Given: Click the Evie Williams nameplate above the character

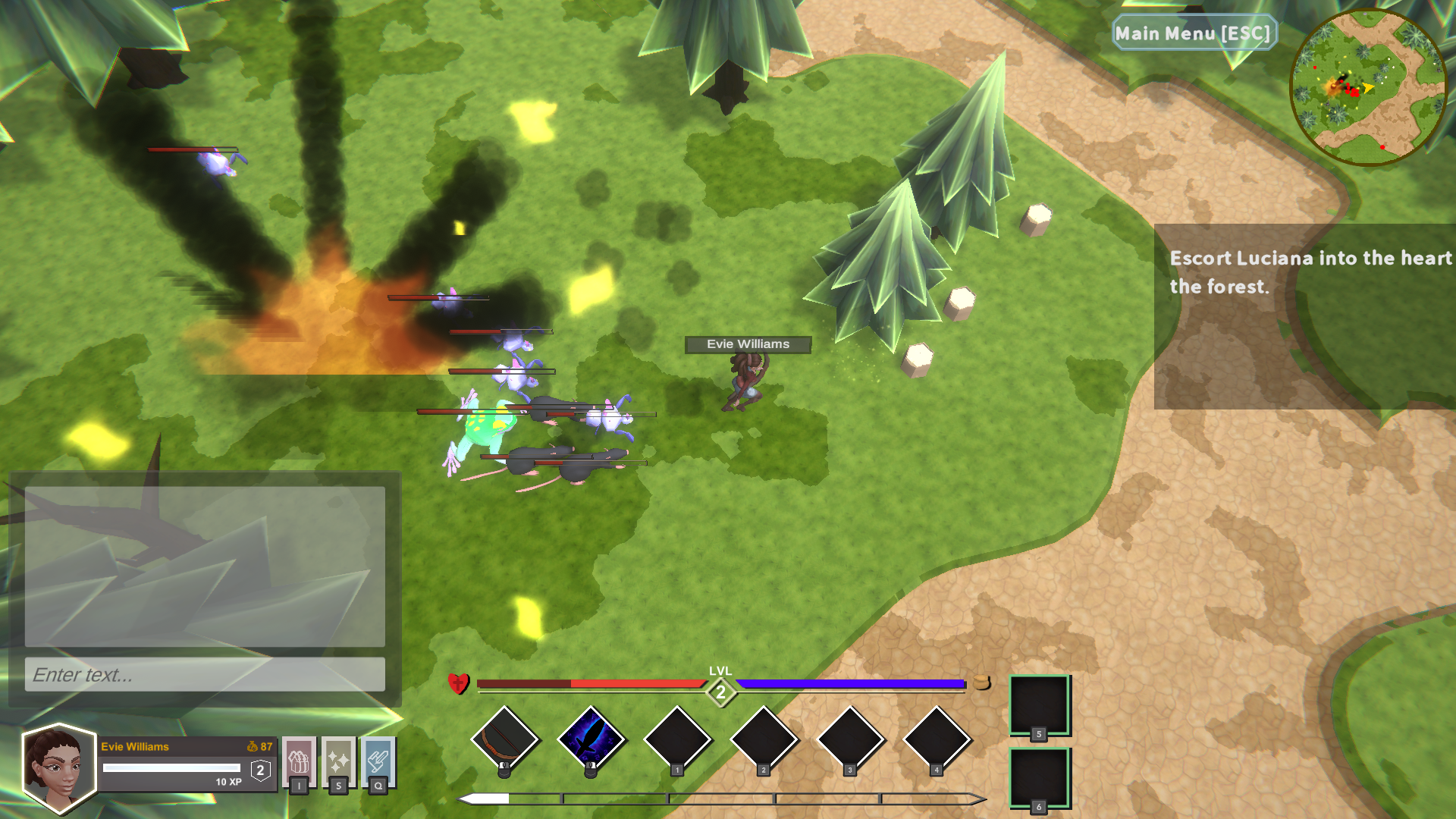Looking at the screenshot, I should tap(747, 344).
